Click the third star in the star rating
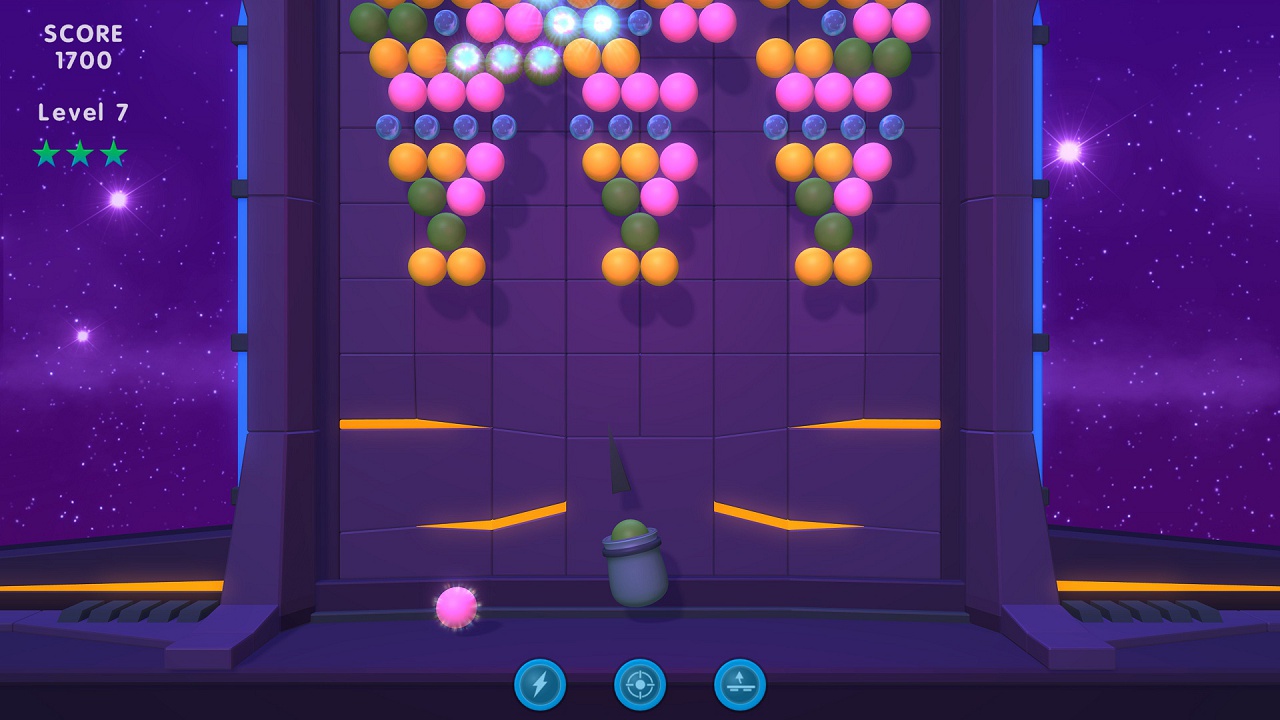1280x720 pixels. click(x=112, y=154)
